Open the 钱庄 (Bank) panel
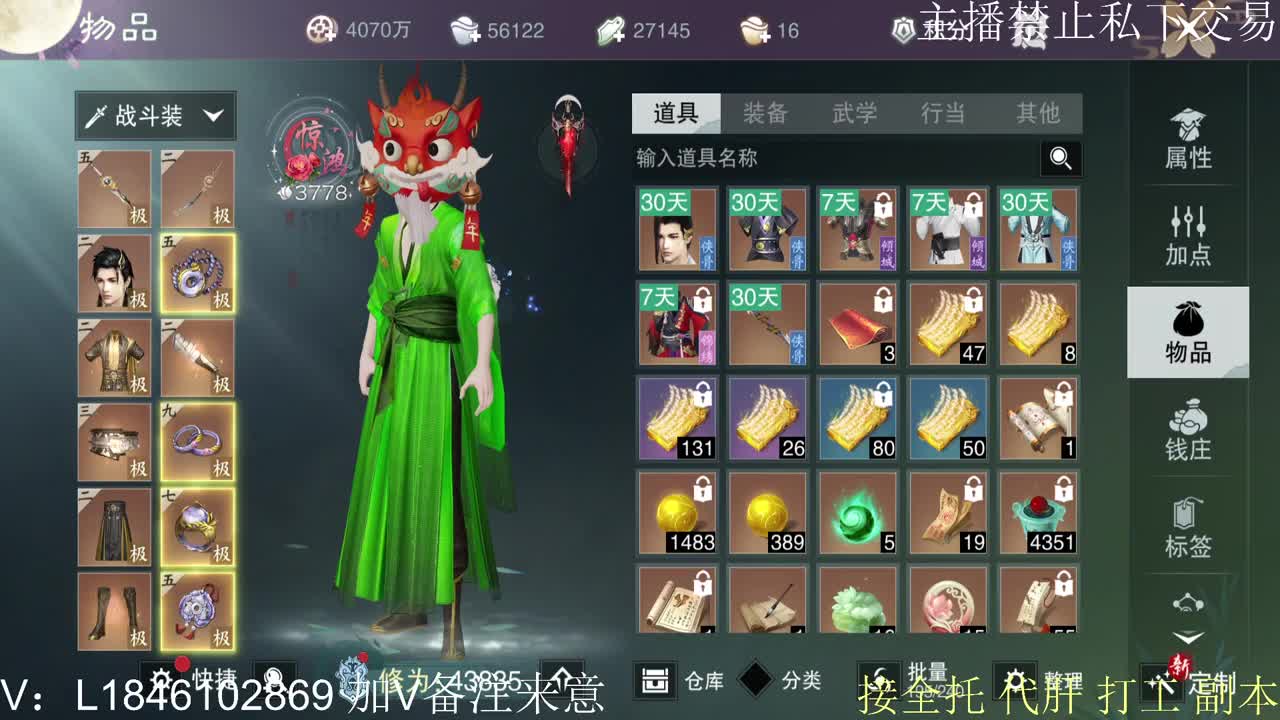Image resolution: width=1280 pixels, height=720 pixels. pos(1188,432)
